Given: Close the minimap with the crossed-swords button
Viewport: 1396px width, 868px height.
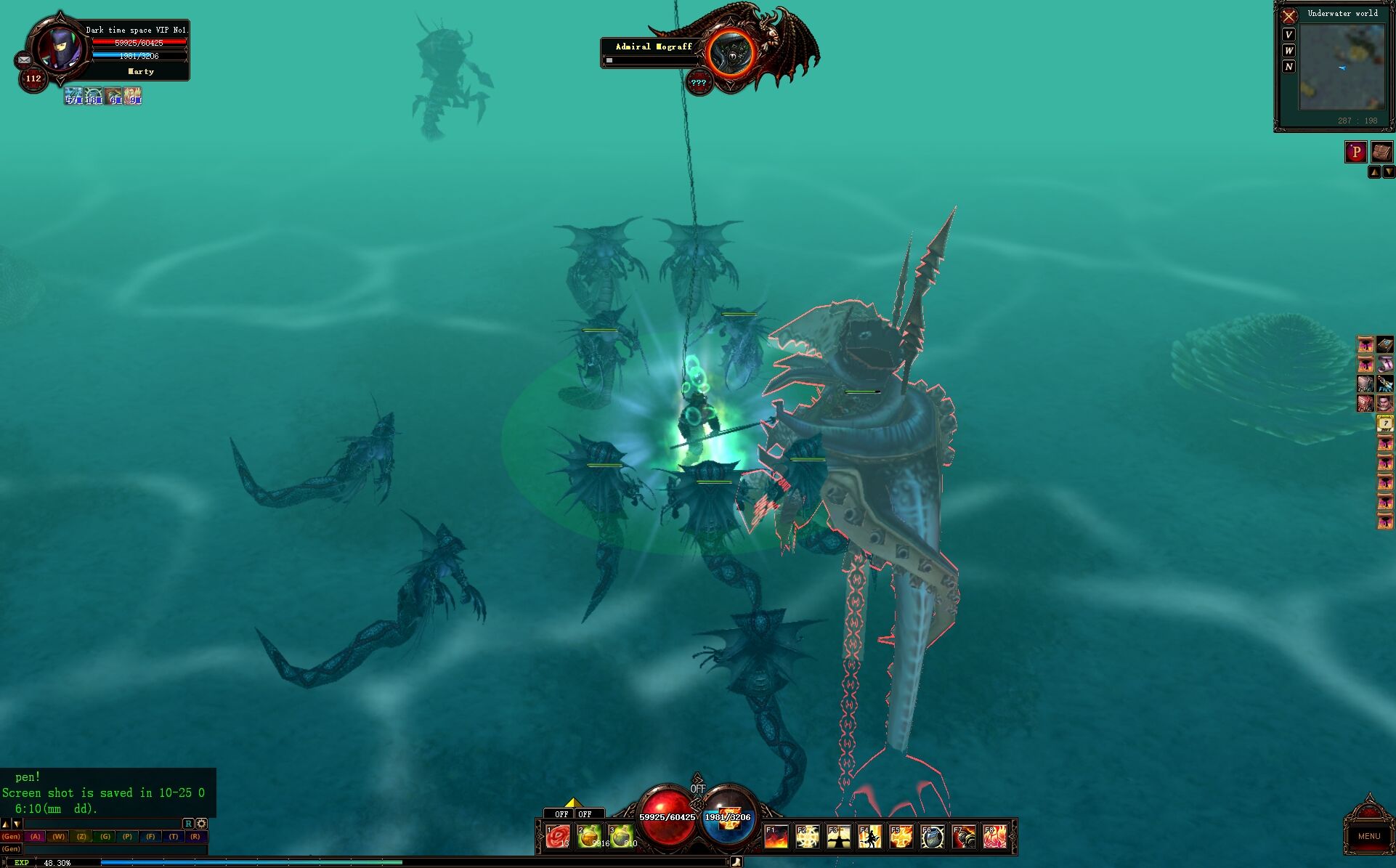Looking at the screenshot, I should [1289, 16].
